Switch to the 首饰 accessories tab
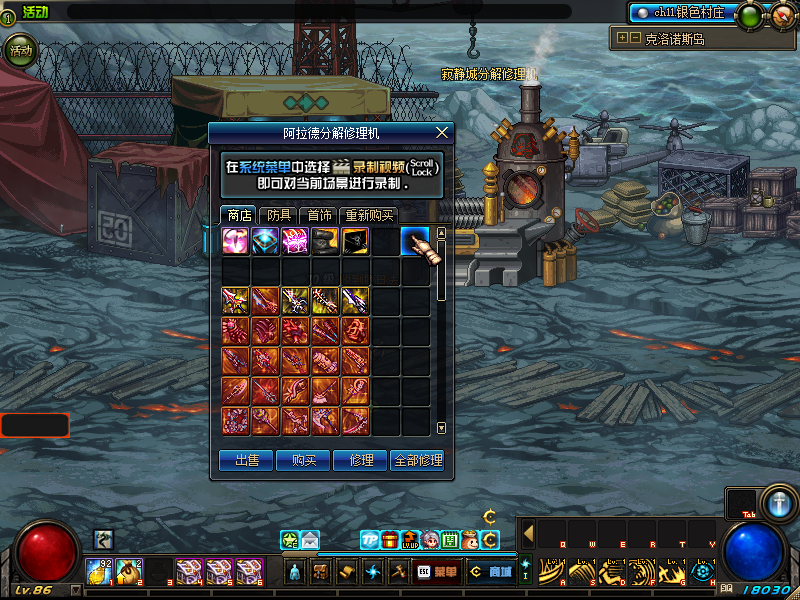Viewport: 800px width, 600px height. (319, 215)
